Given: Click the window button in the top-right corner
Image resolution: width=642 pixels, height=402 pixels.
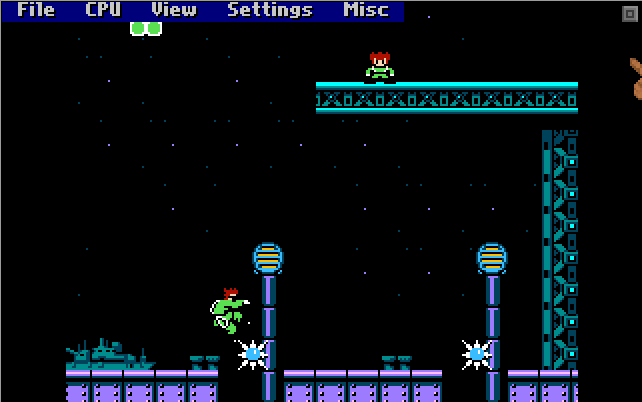Looking at the screenshot, I should (629, 12).
